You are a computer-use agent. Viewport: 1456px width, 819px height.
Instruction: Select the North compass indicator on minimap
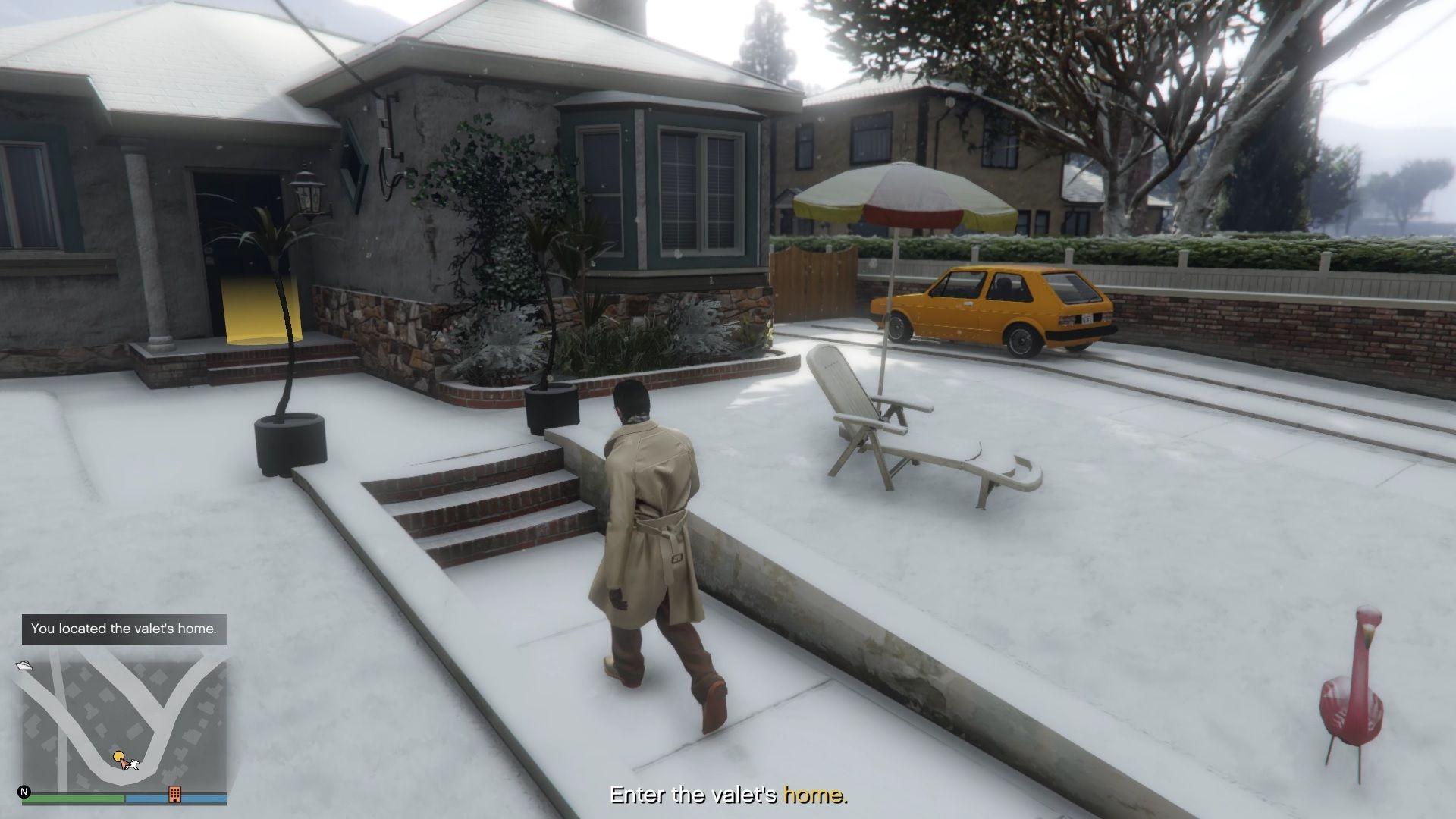click(24, 791)
